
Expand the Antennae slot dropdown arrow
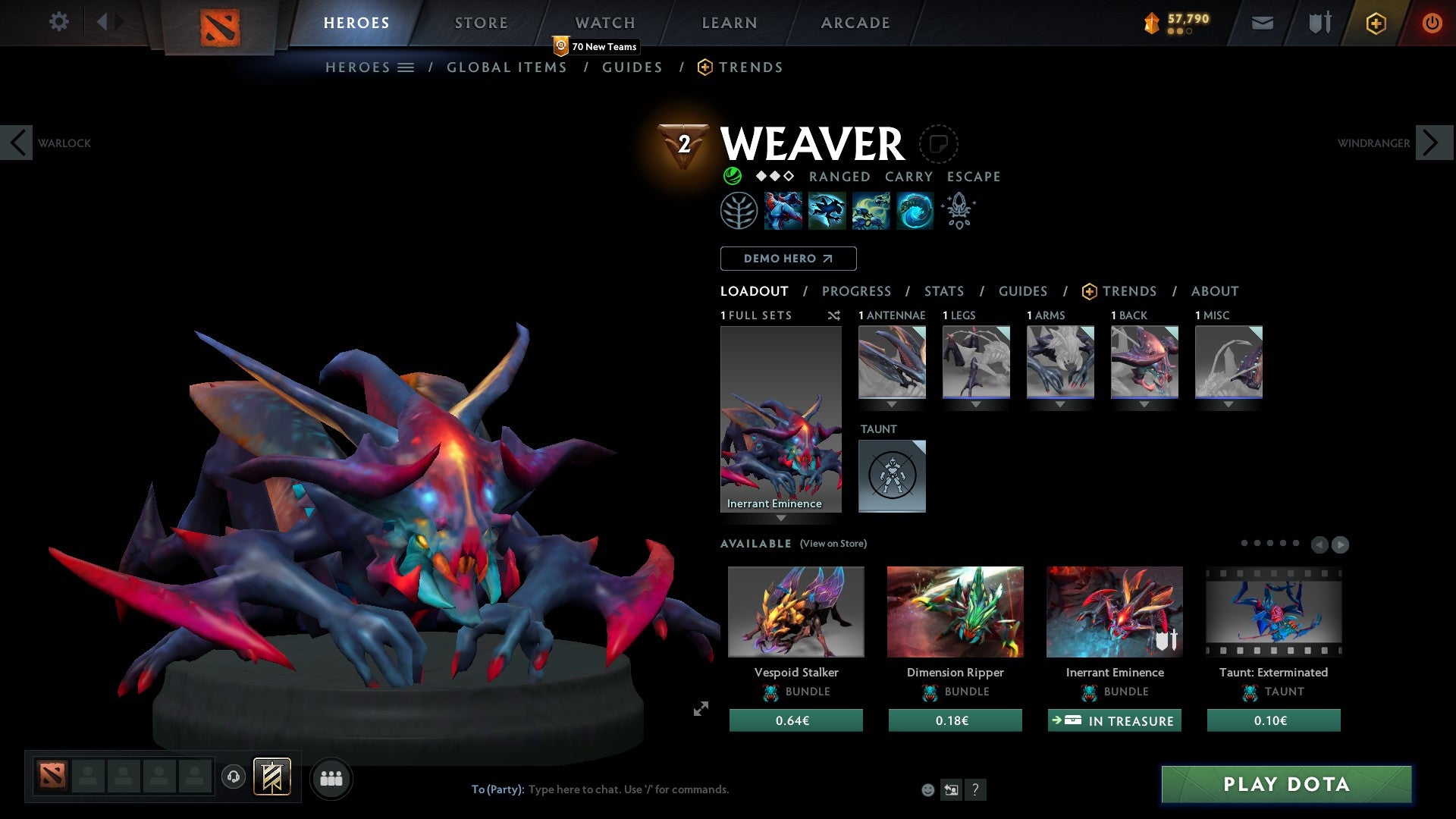(x=892, y=403)
